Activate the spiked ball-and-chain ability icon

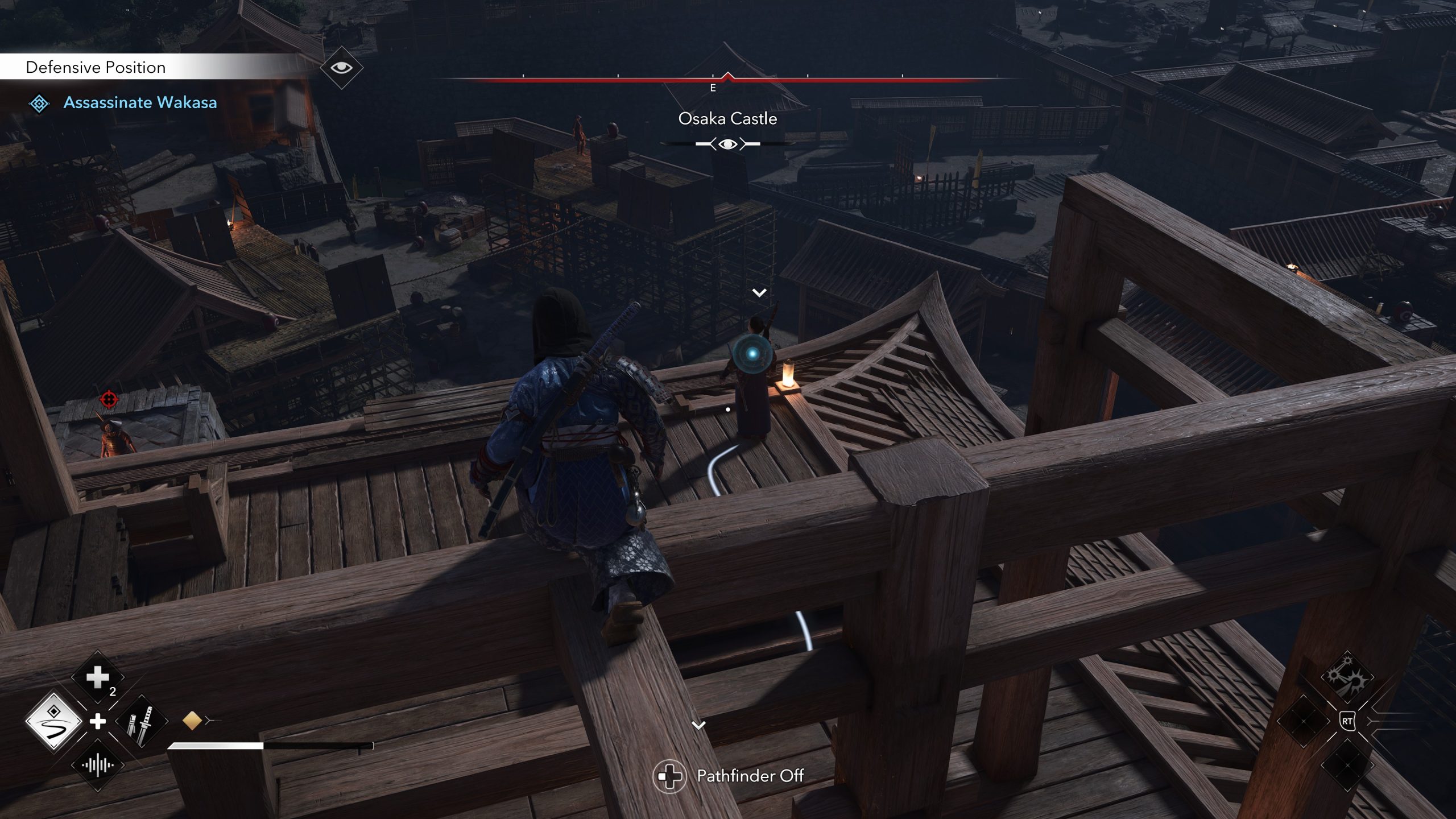tap(1346, 678)
